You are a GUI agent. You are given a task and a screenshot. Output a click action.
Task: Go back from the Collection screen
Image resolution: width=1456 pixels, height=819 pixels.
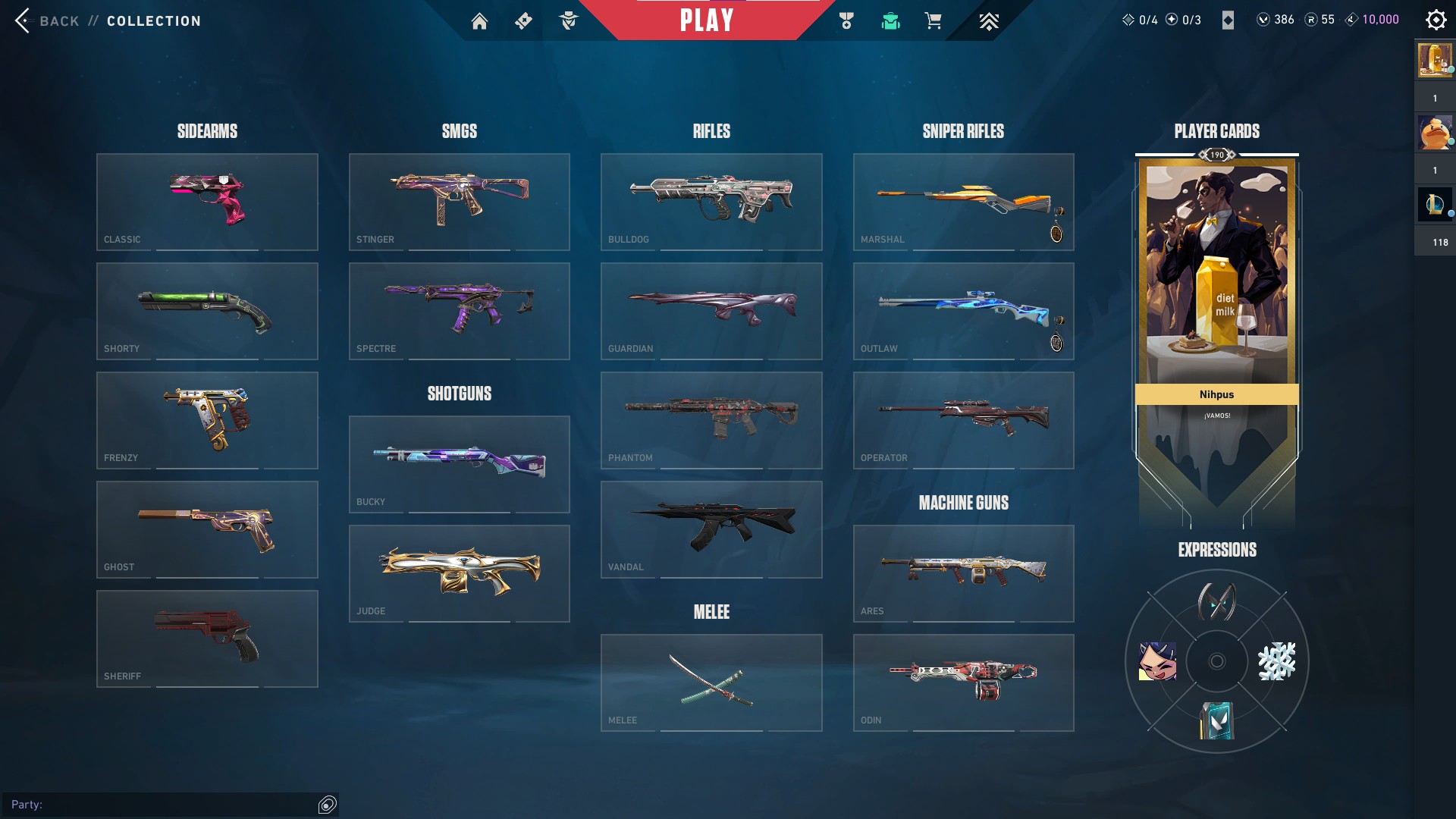click(45, 20)
